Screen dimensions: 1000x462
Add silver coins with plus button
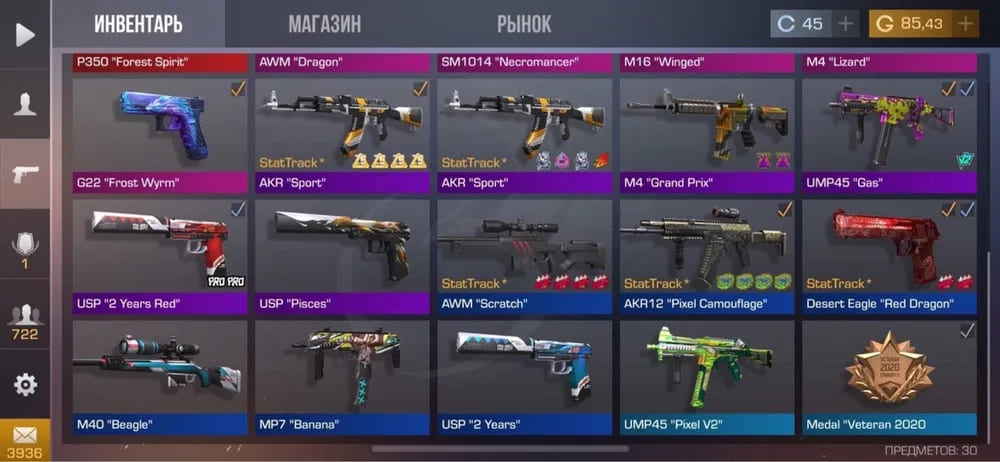pos(845,24)
